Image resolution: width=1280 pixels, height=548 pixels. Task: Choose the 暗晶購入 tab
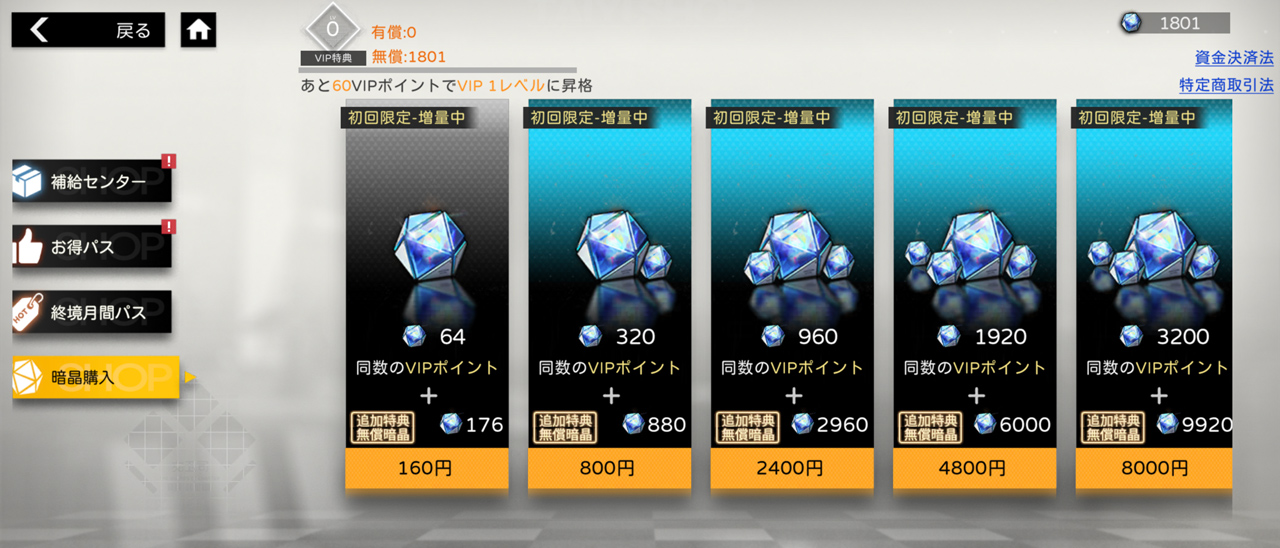(x=95, y=377)
